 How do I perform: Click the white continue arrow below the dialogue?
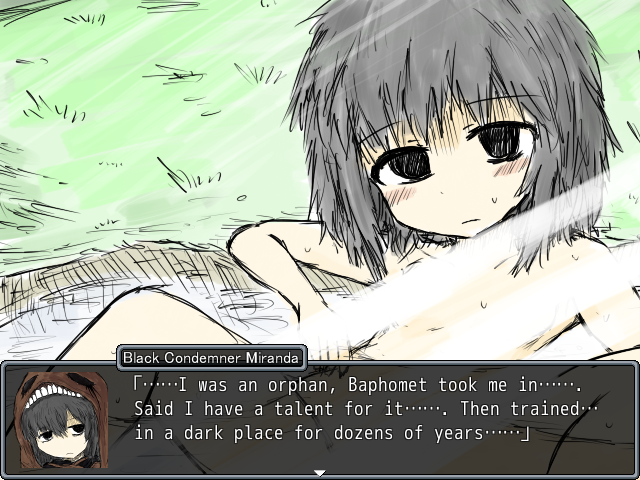320,472
